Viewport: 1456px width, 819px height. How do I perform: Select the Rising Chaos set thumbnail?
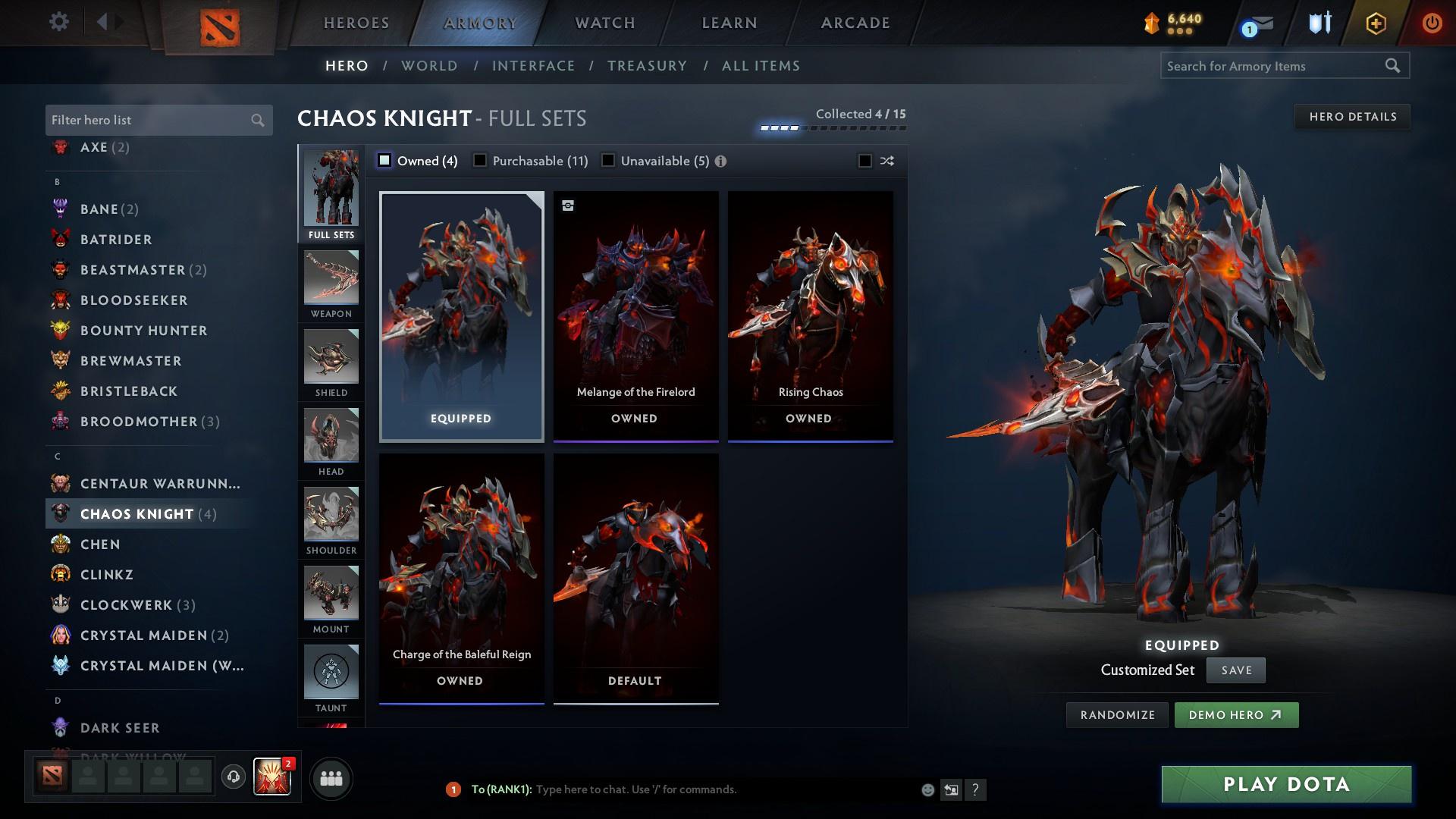click(811, 315)
